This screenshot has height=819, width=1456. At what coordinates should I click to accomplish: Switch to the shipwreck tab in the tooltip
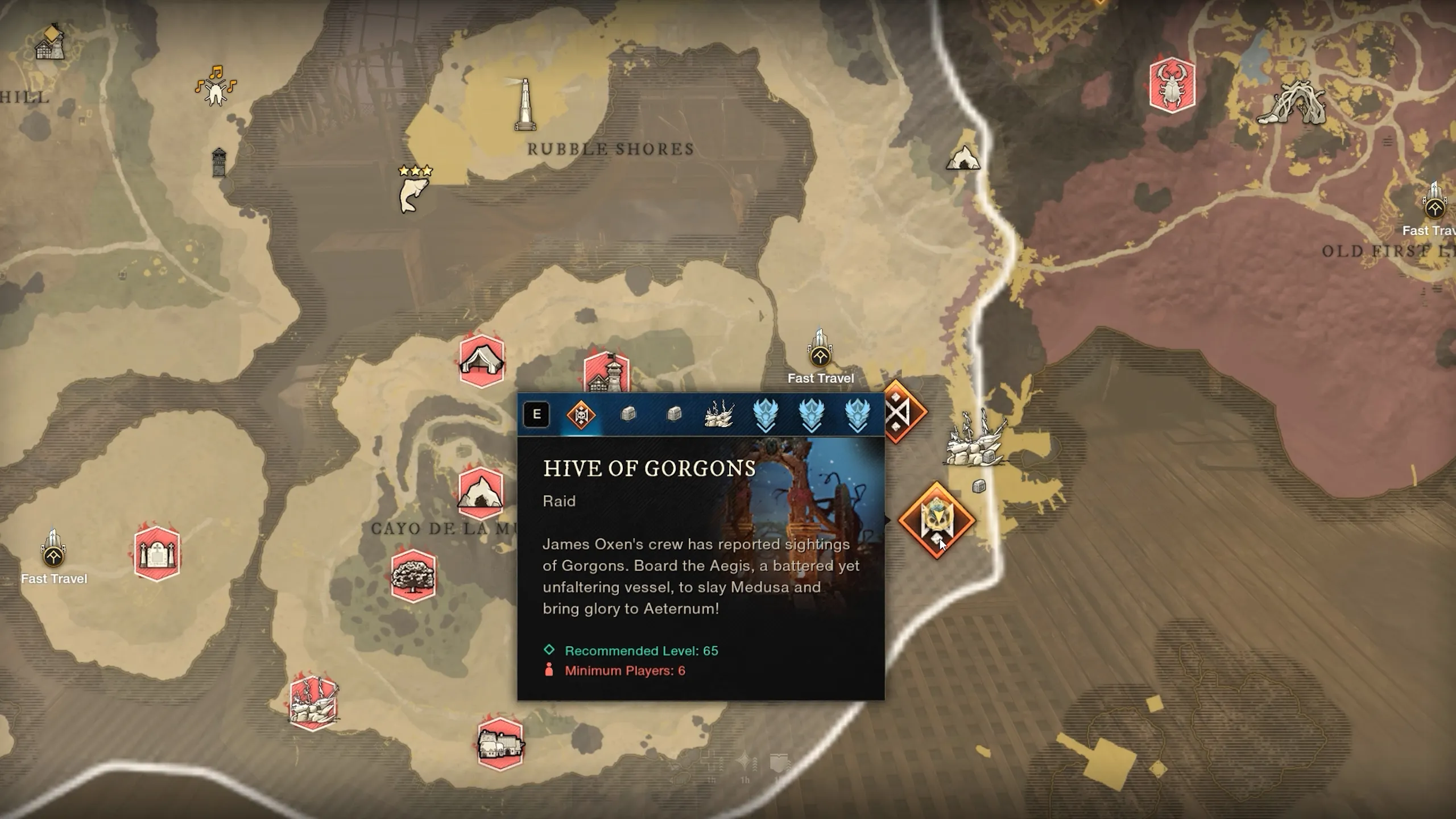719,415
